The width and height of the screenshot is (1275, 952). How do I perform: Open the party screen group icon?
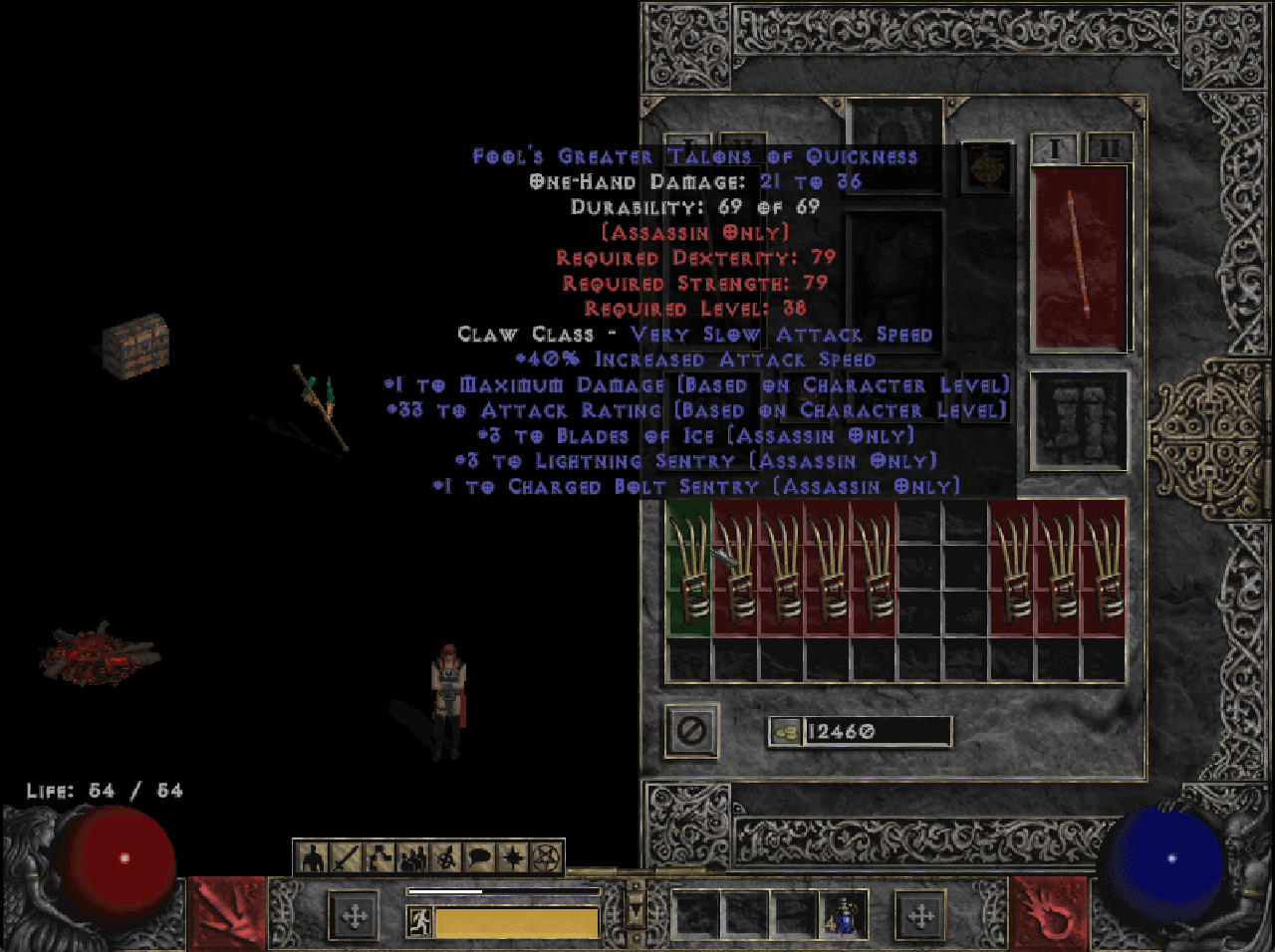click(x=412, y=857)
